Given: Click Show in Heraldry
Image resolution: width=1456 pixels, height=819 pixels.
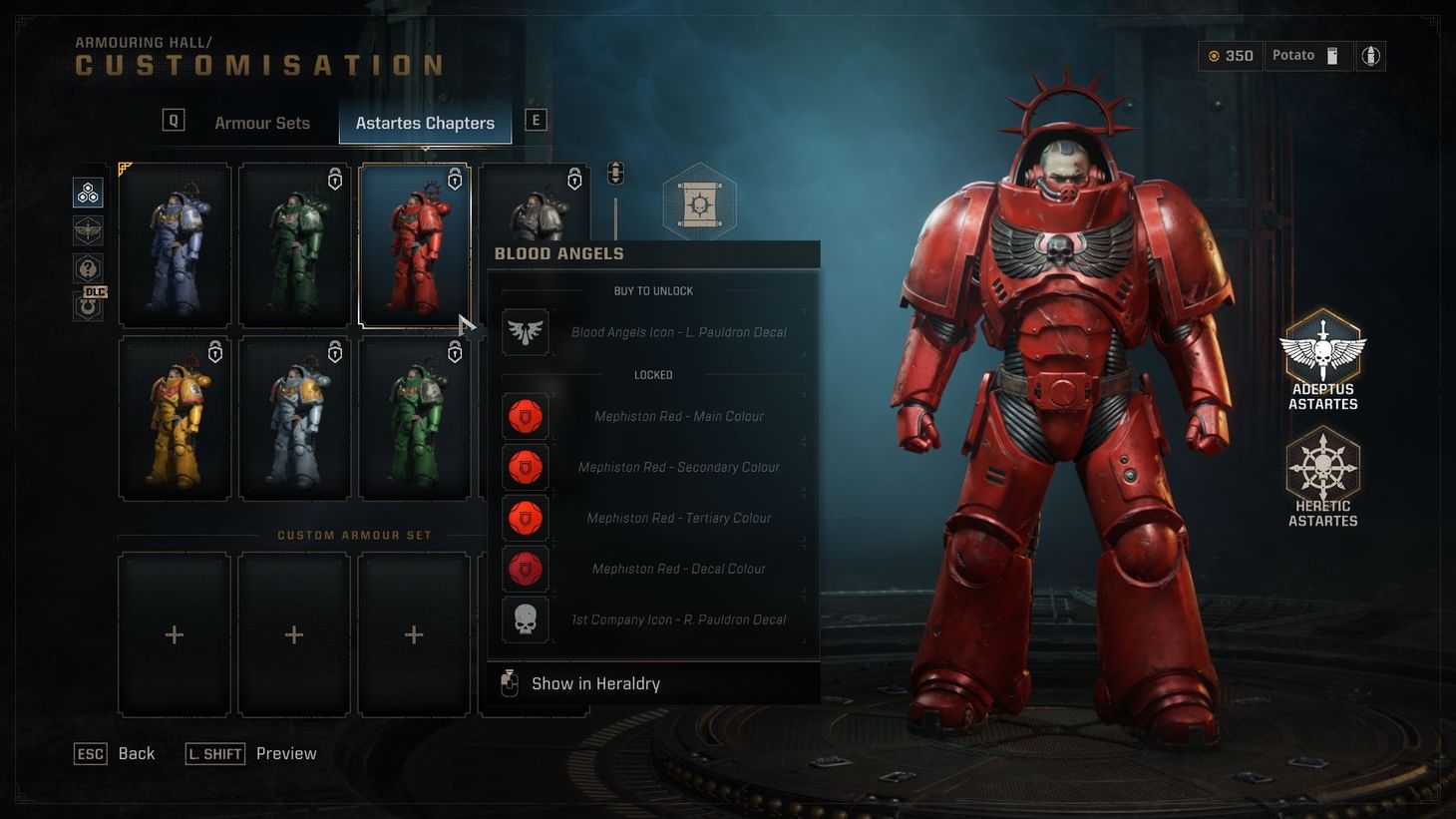Looking at the screenshot, I should coord(596,683).
